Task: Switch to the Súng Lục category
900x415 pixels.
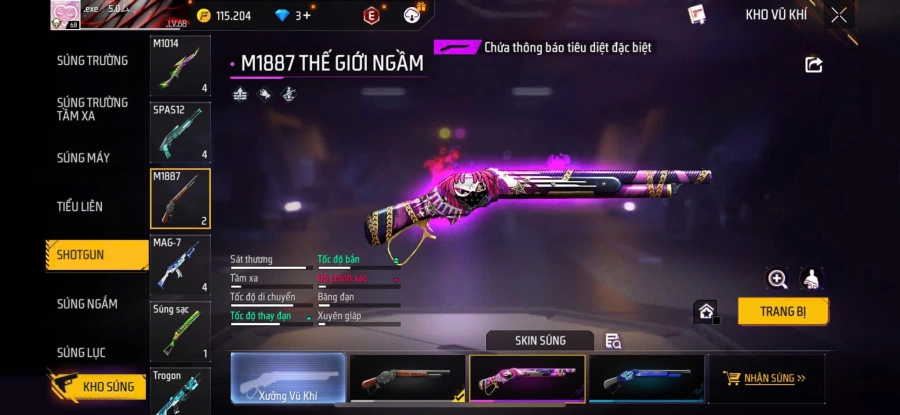Action: pos(82,352)
